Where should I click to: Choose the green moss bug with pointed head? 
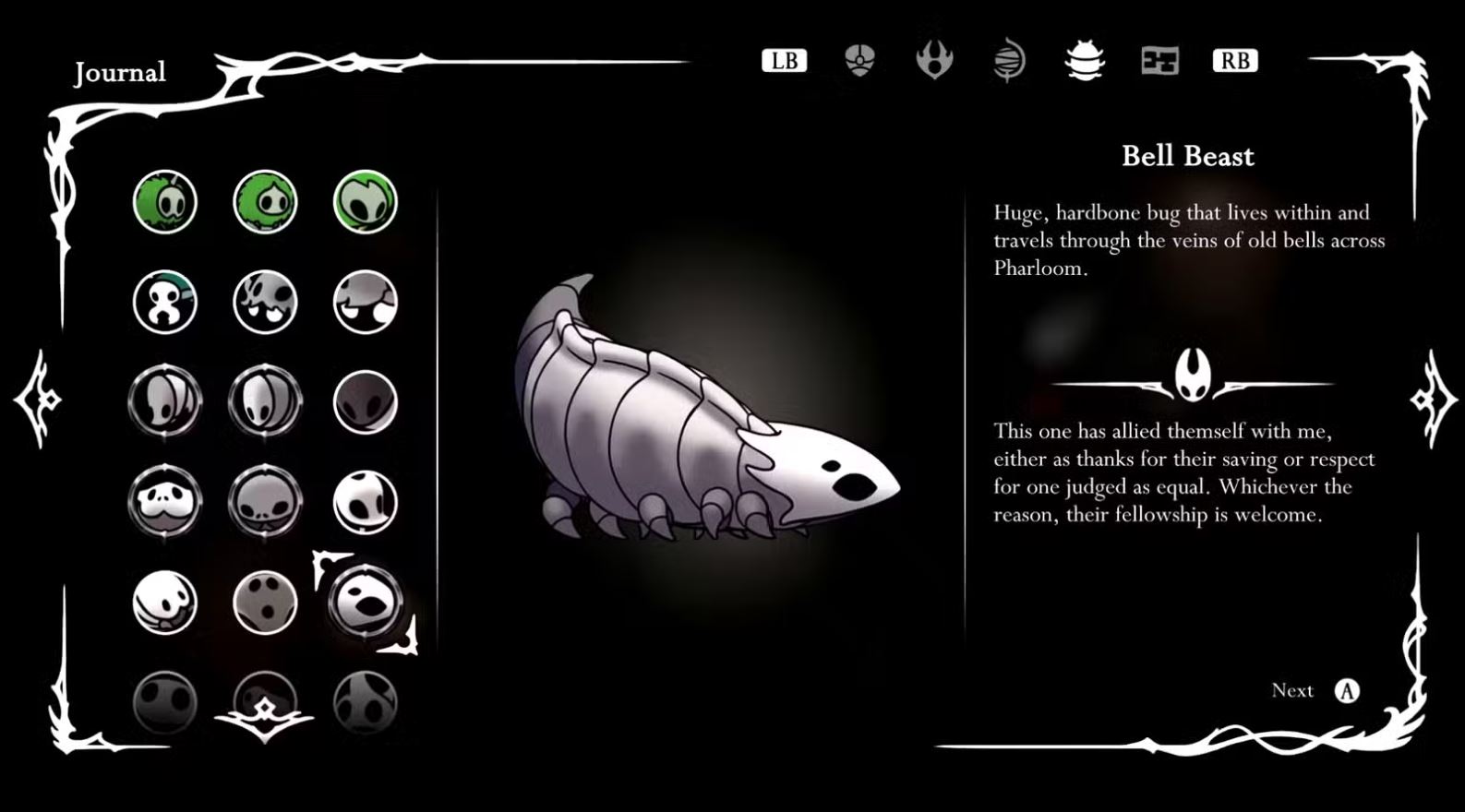click(265, 202)
